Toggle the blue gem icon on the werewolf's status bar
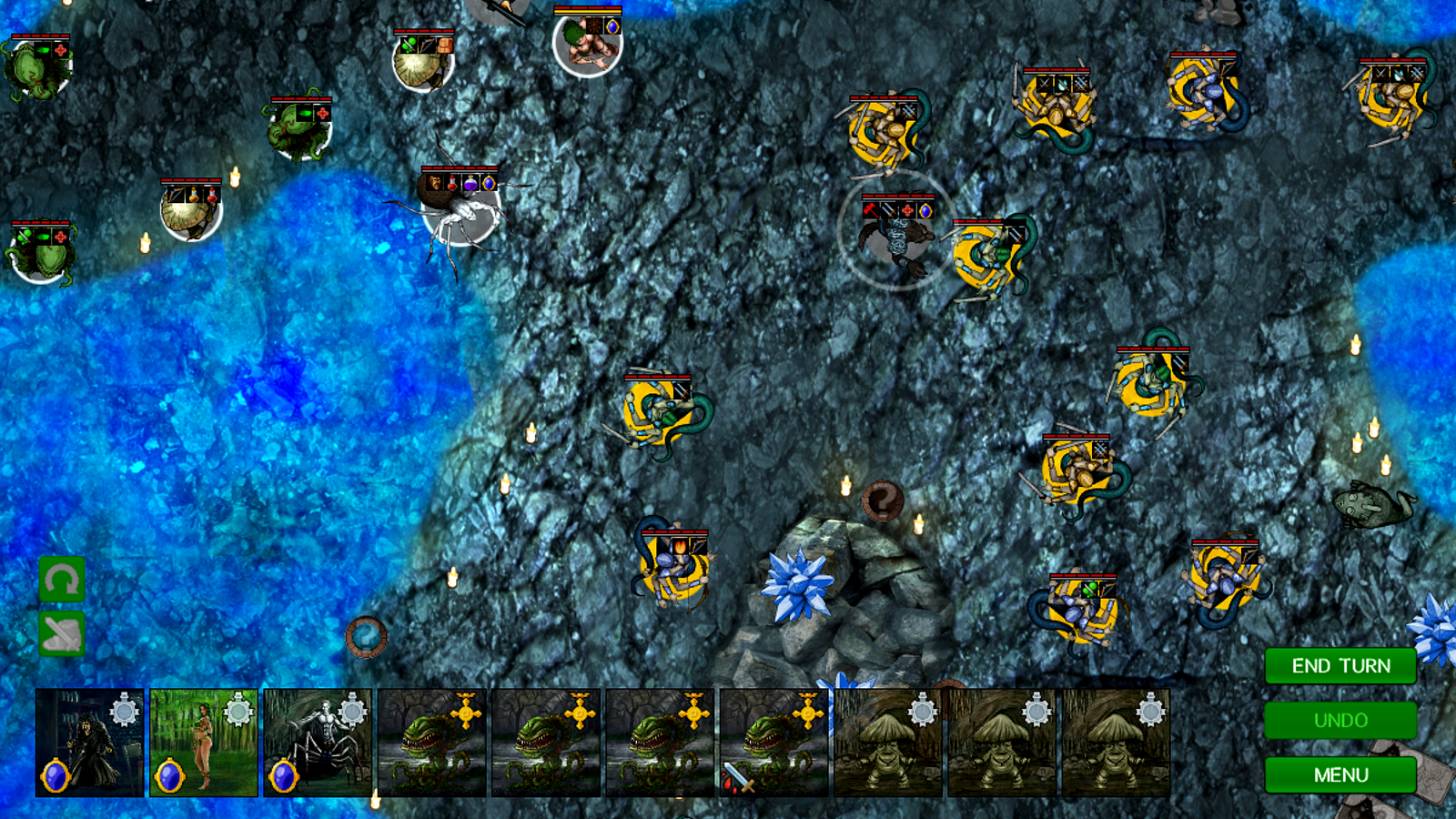 (925, 210)
